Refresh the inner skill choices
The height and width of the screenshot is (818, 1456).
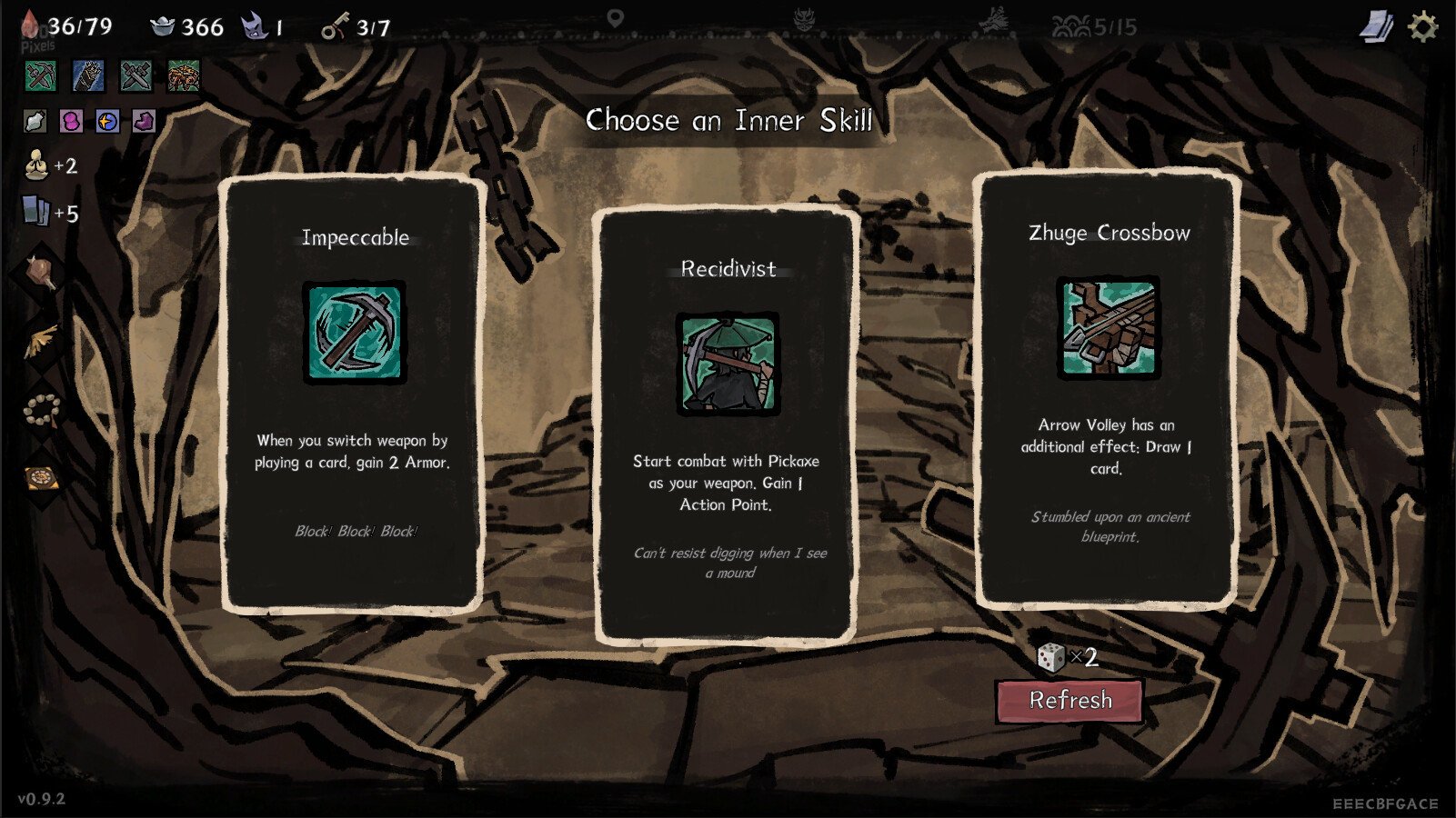1069,701
